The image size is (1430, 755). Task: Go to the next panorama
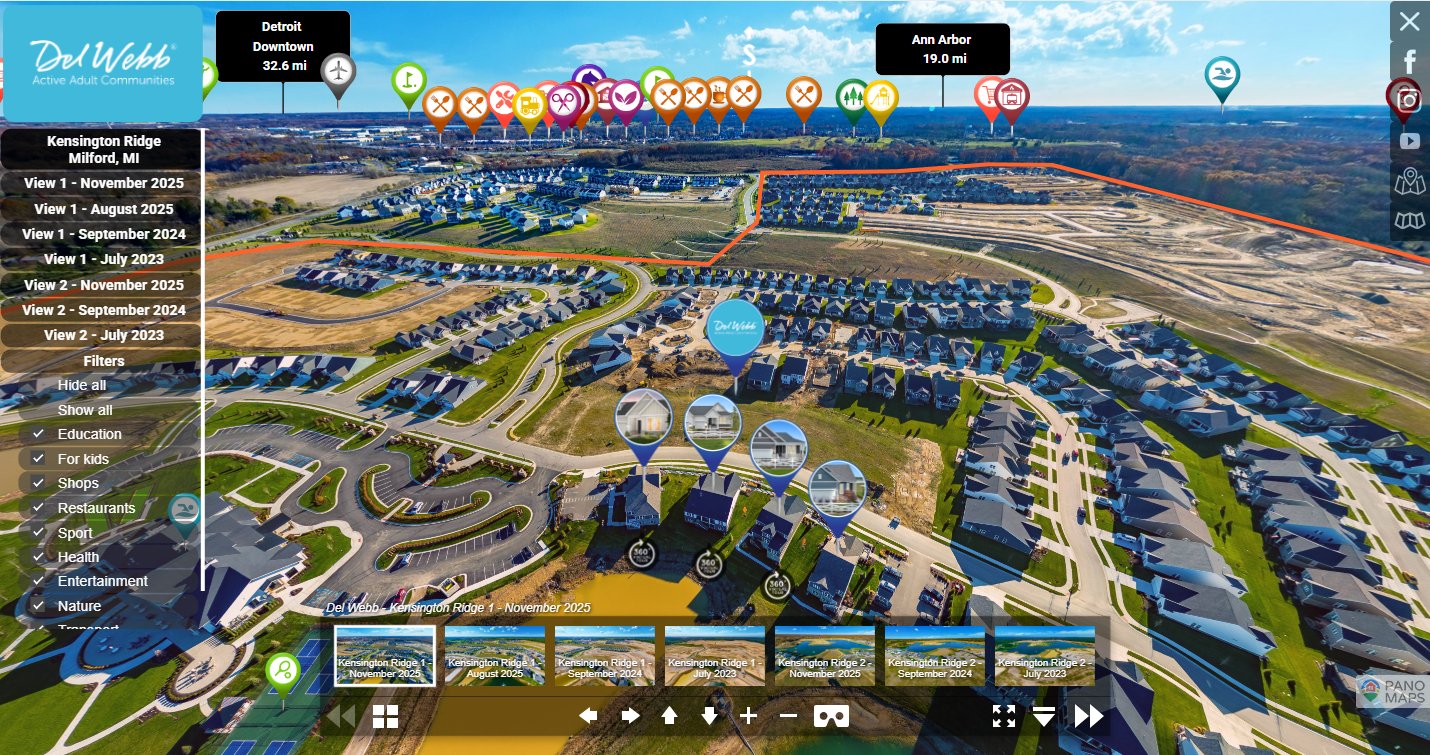(x=1088, y=716)
